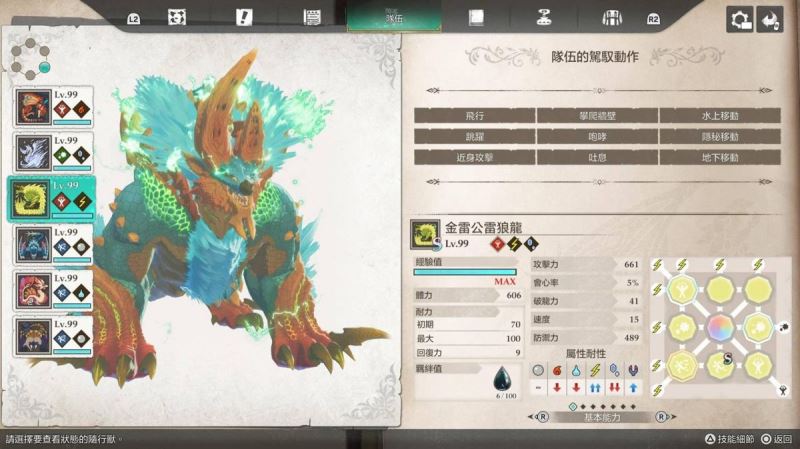Image resolution: width=800 pixels, height=449 pixels.
Task: Select the 隱秘移動 riding action
Action: coord(719,136)
